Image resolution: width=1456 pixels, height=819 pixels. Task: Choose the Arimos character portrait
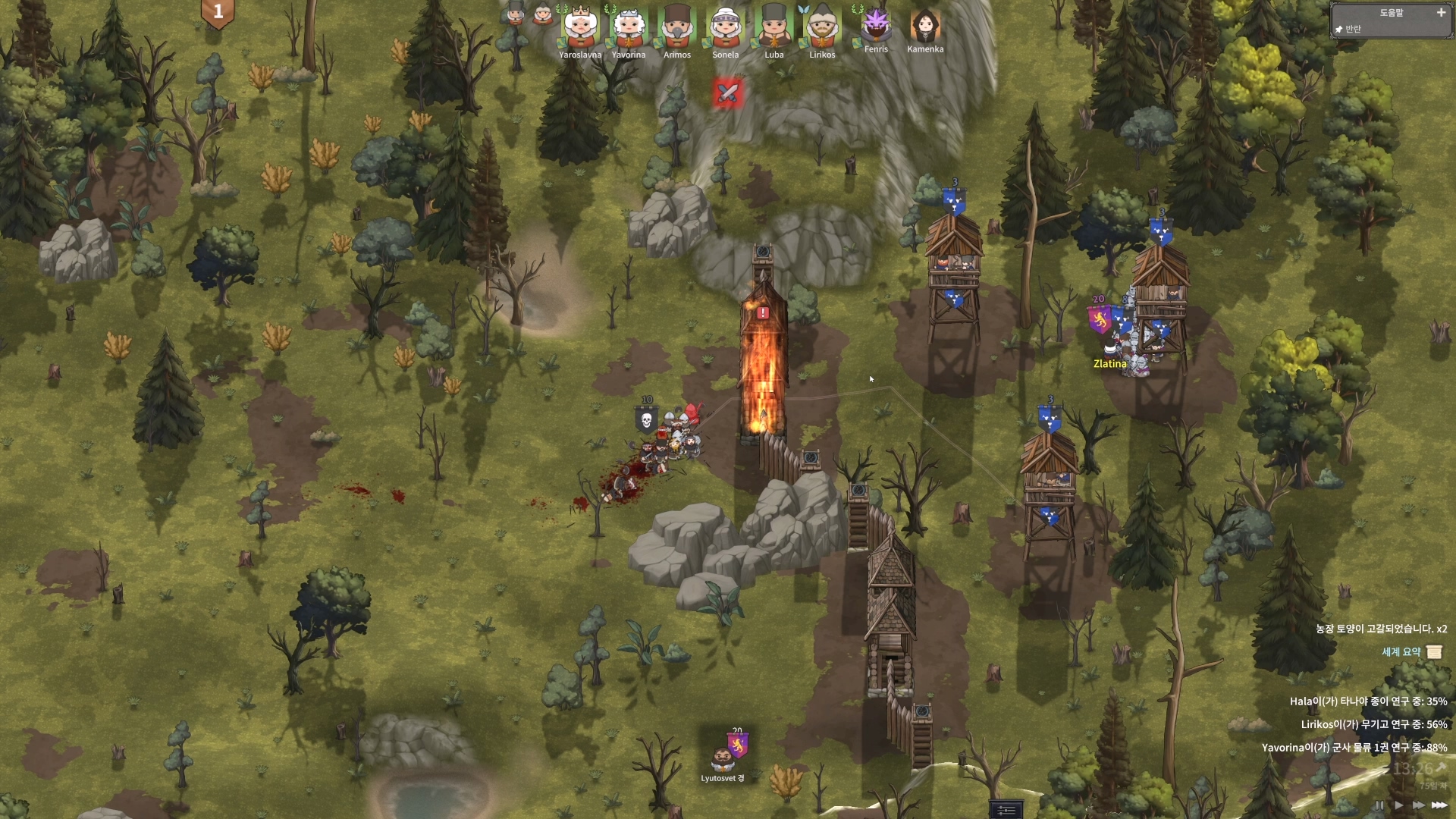point(677,27)
